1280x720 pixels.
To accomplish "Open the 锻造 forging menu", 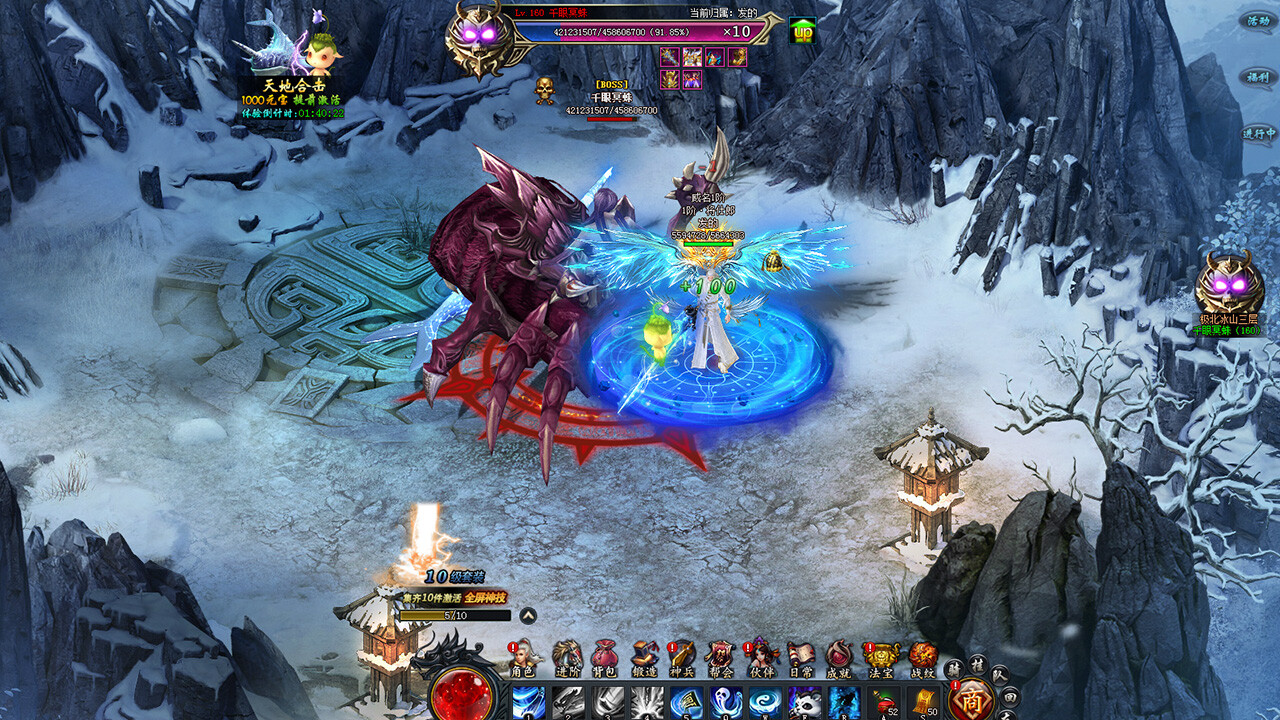I will (x=645, y=657).
